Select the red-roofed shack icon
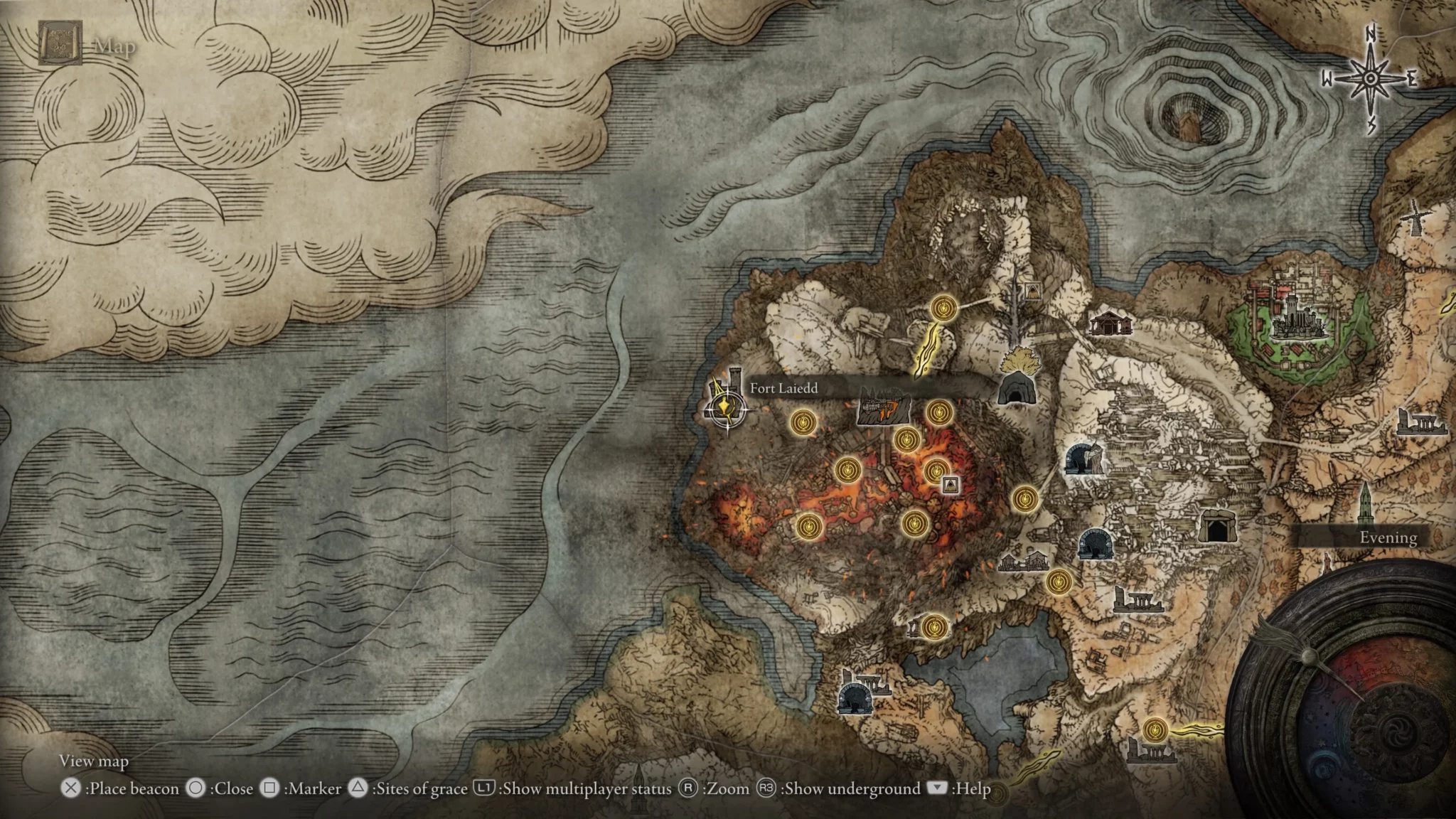This screenshot has height=819, width=1456. click(1110, 323)
